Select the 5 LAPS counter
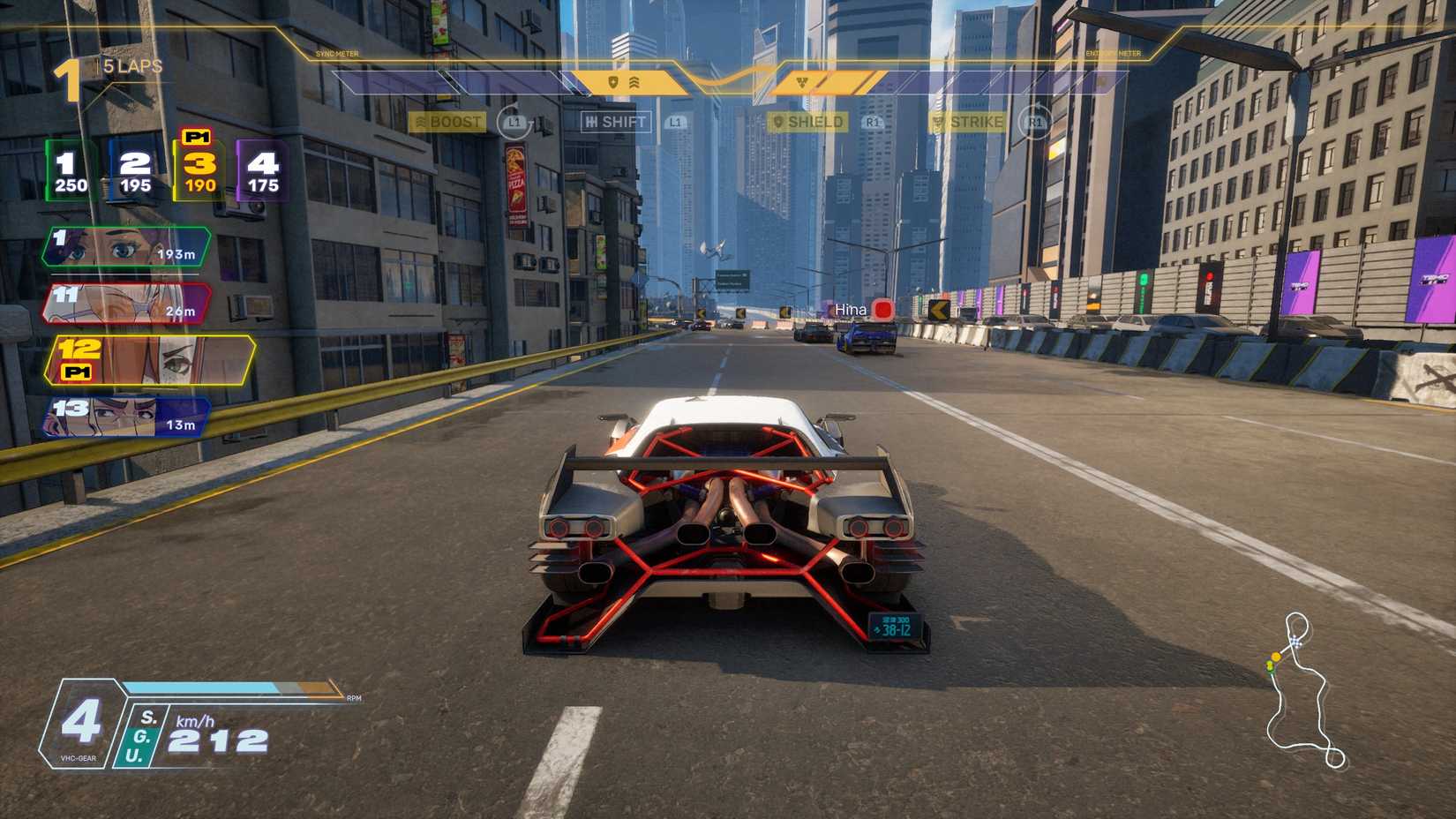Image resolution: width=1456 pixels, height=819 pixels. point(131,64)
